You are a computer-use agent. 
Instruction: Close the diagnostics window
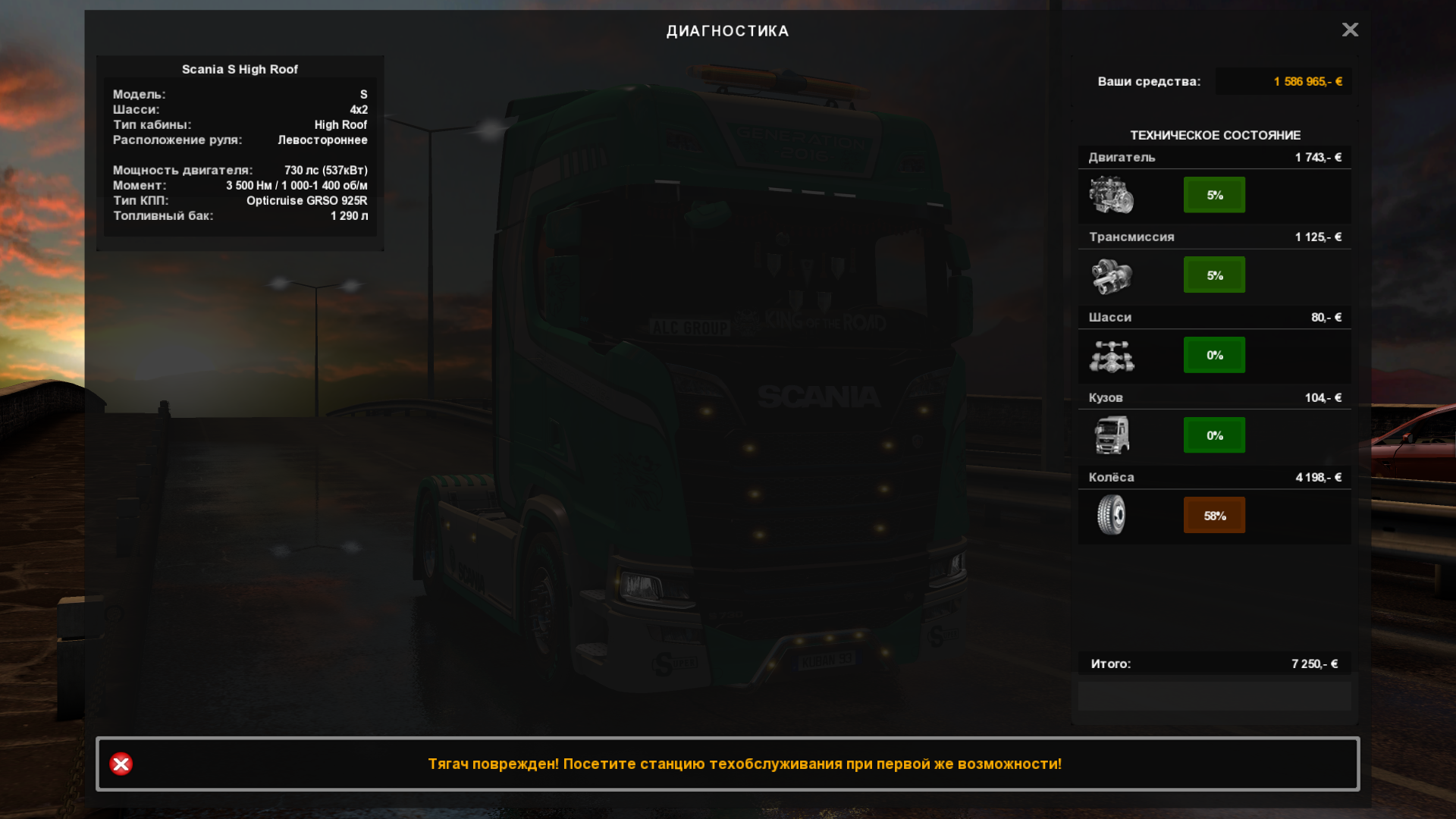(1350, 30)
